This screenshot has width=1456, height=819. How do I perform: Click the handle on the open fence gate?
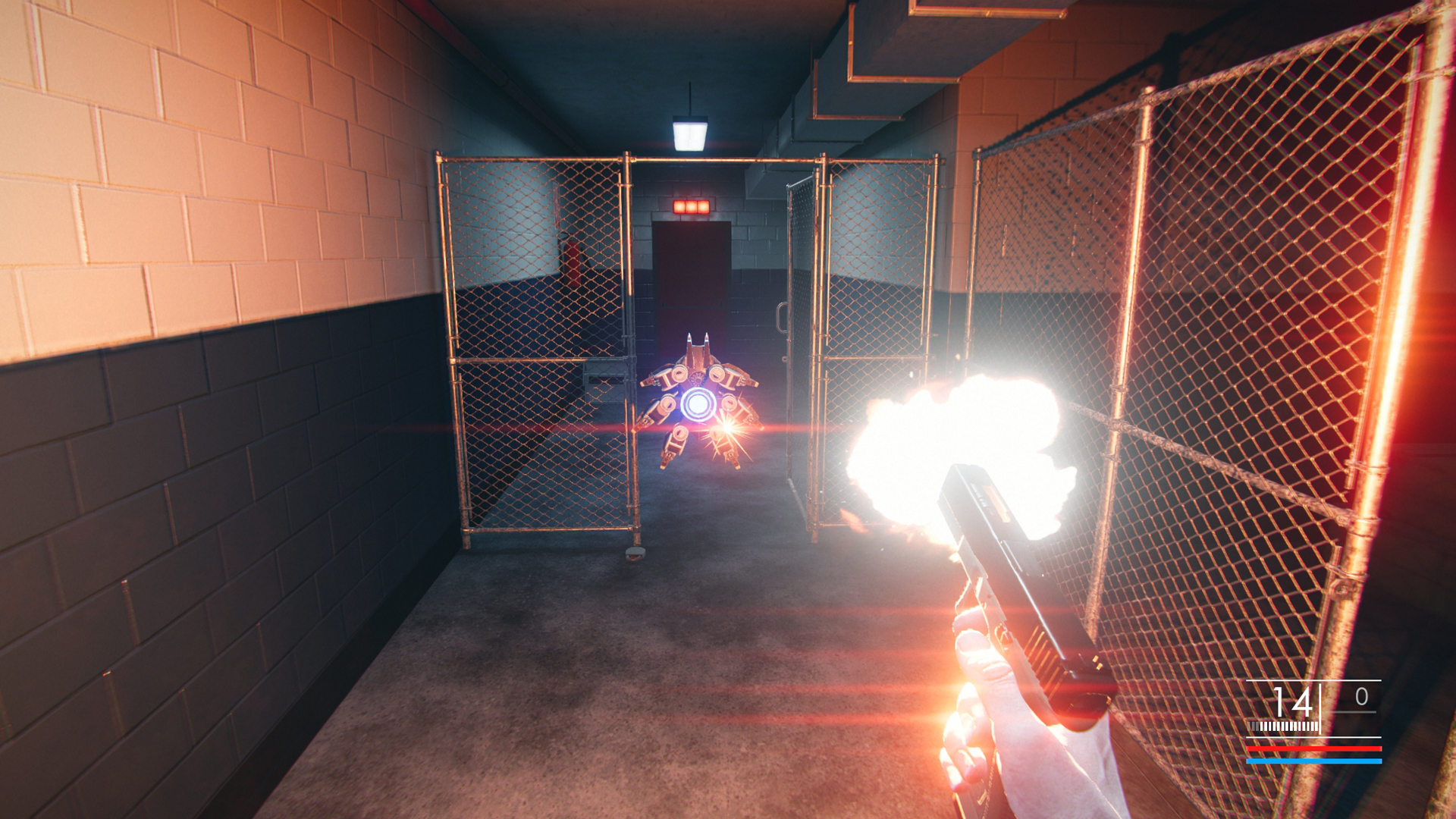coord(783,317)
